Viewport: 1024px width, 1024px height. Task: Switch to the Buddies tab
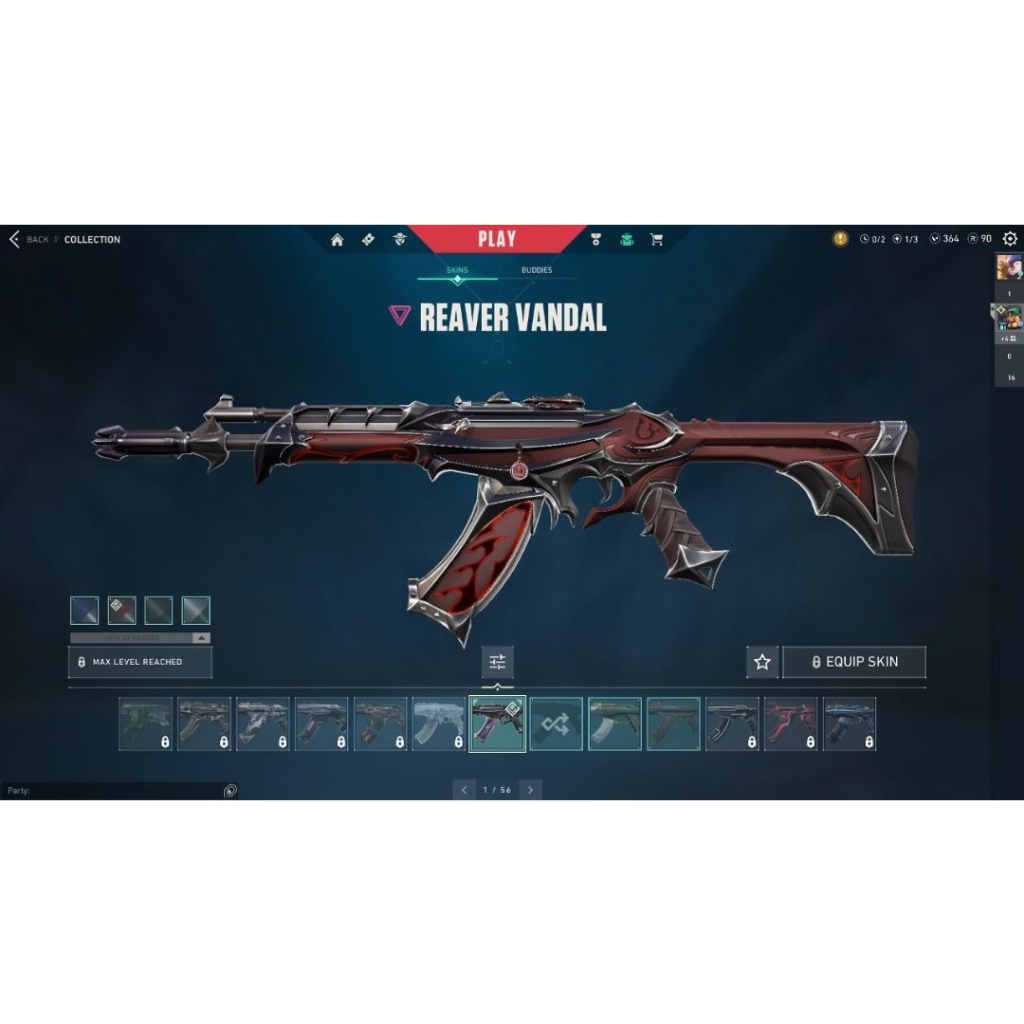(x=536, y=270)
